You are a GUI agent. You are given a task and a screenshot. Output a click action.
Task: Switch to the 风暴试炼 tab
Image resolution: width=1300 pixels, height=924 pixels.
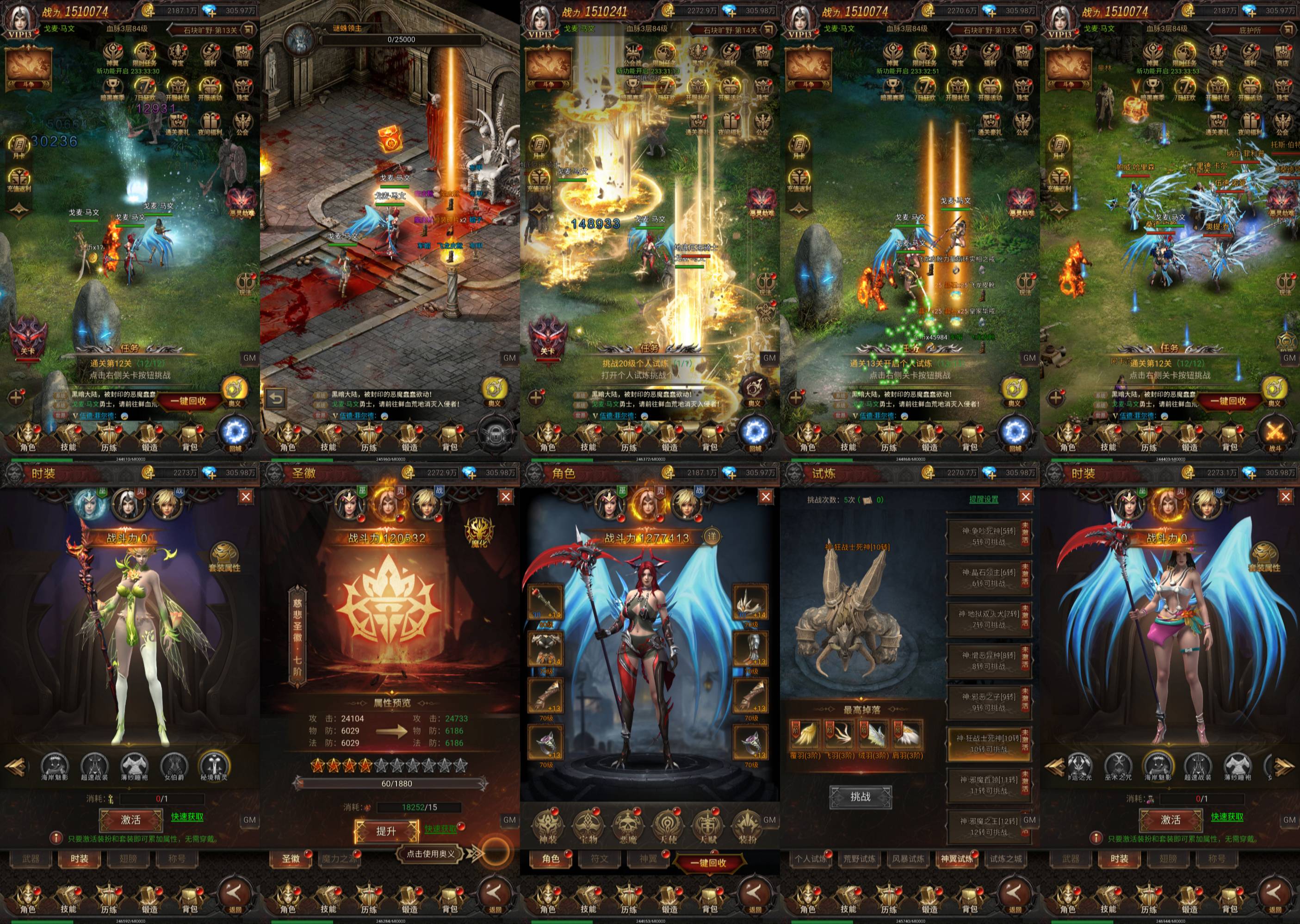click(x=909, y=859)
